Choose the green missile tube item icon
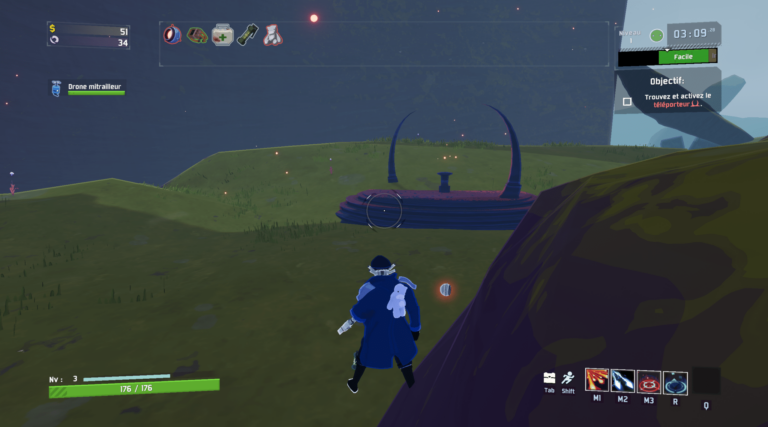This screenshot has height=427, width=768. click(247, 34)
